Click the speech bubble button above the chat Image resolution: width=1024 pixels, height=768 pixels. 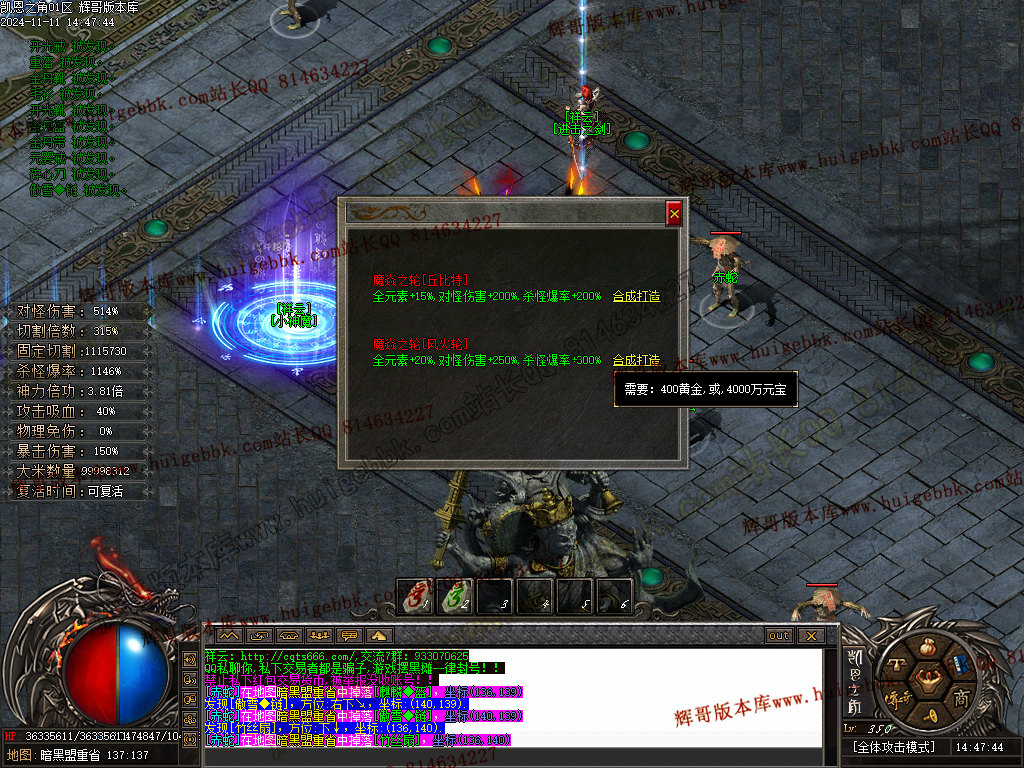350,635
